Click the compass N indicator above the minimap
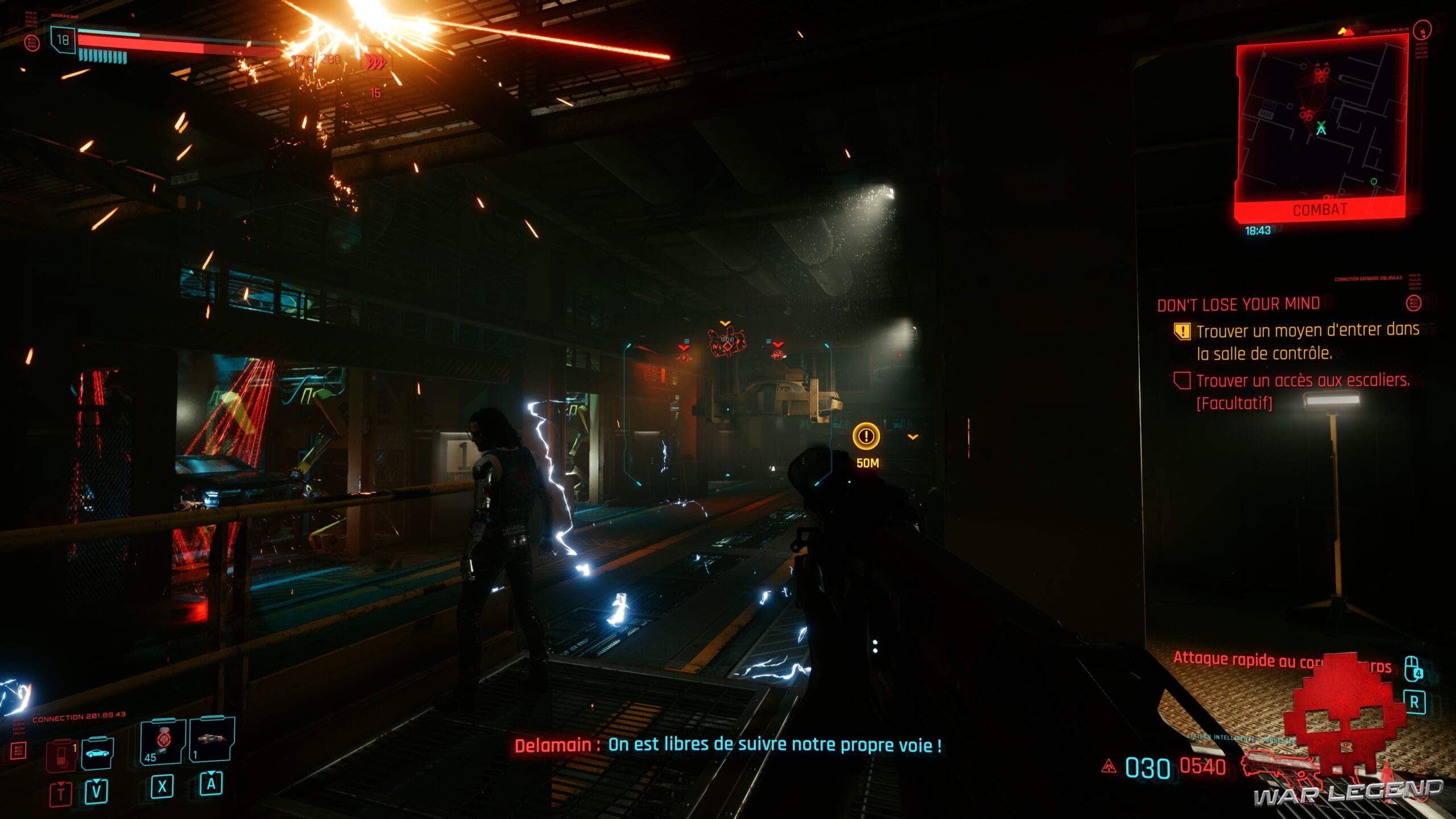 click(x=1422, y=31)
